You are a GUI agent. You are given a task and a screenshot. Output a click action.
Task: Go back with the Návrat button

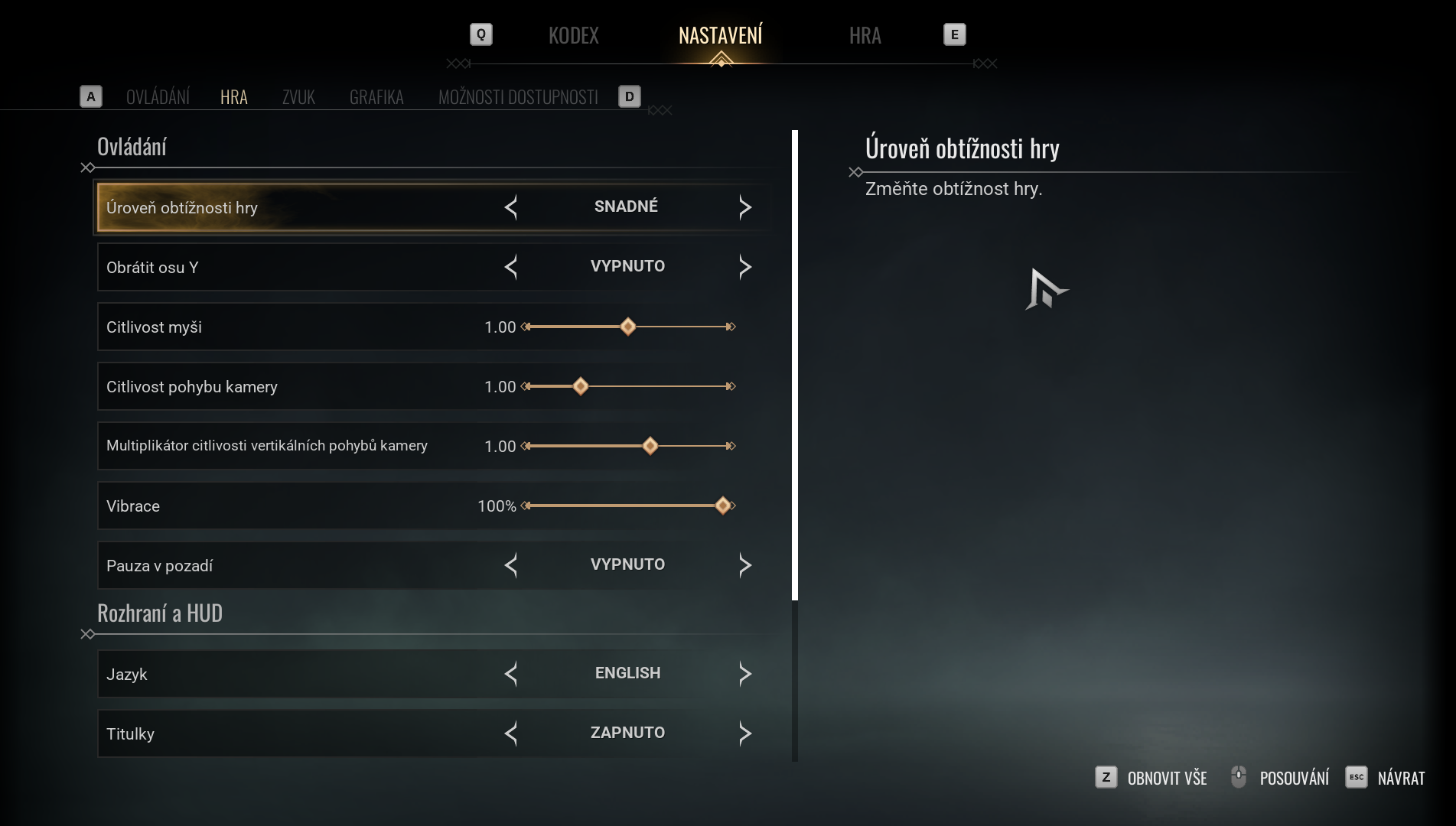coord(1386,778)
